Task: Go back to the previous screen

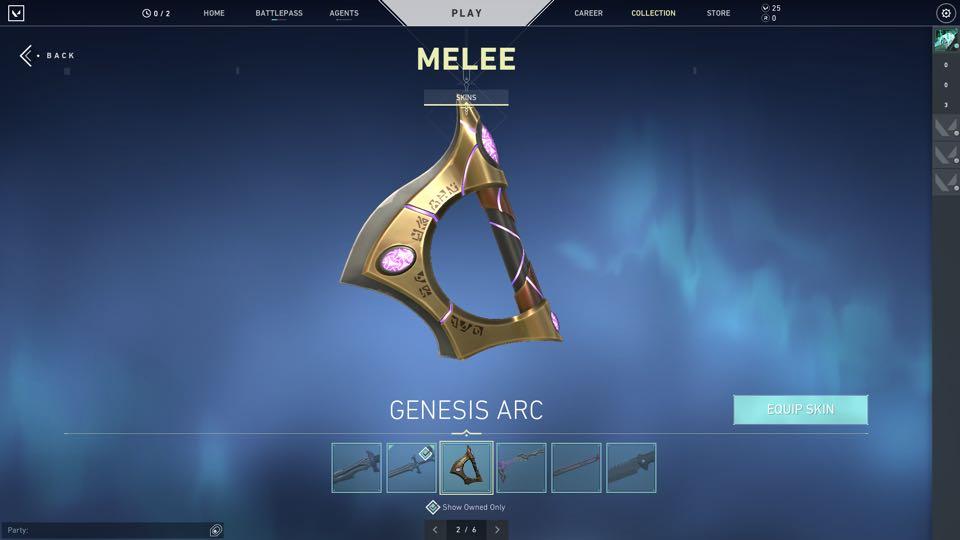Action: [x=48, y=56]
